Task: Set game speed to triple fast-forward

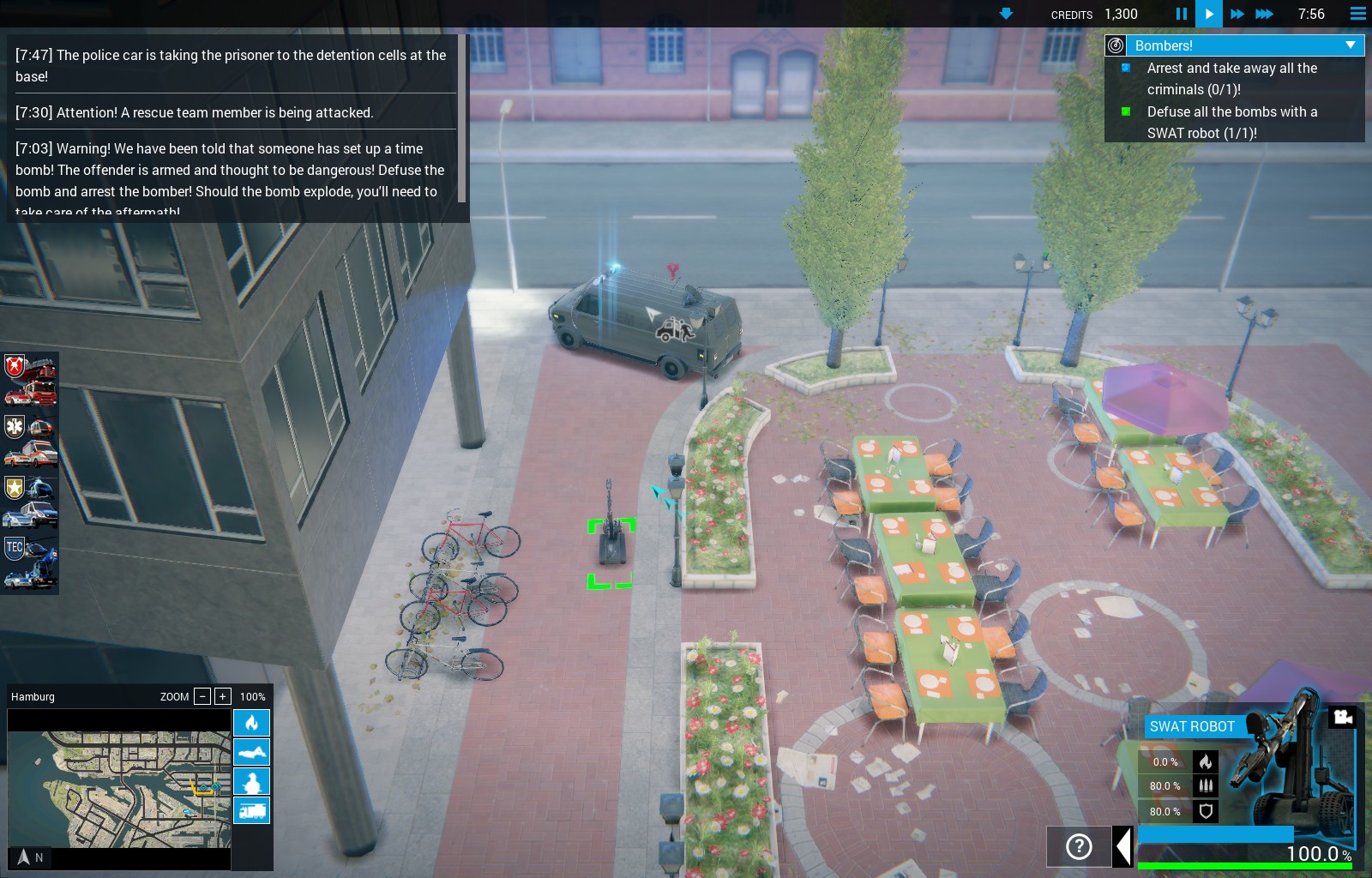Action: (x=1264, y=14)
